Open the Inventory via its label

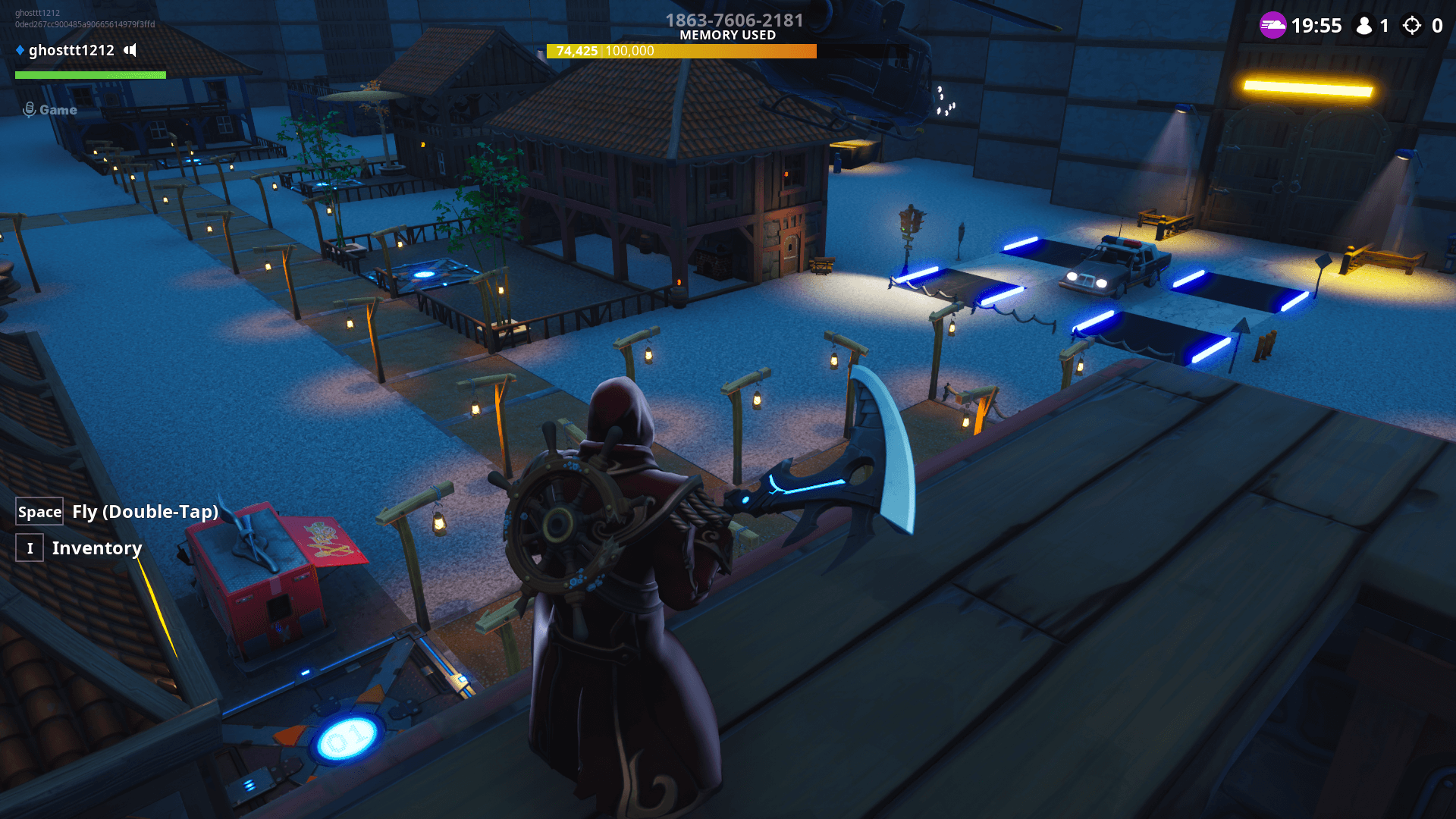point(96,548)
